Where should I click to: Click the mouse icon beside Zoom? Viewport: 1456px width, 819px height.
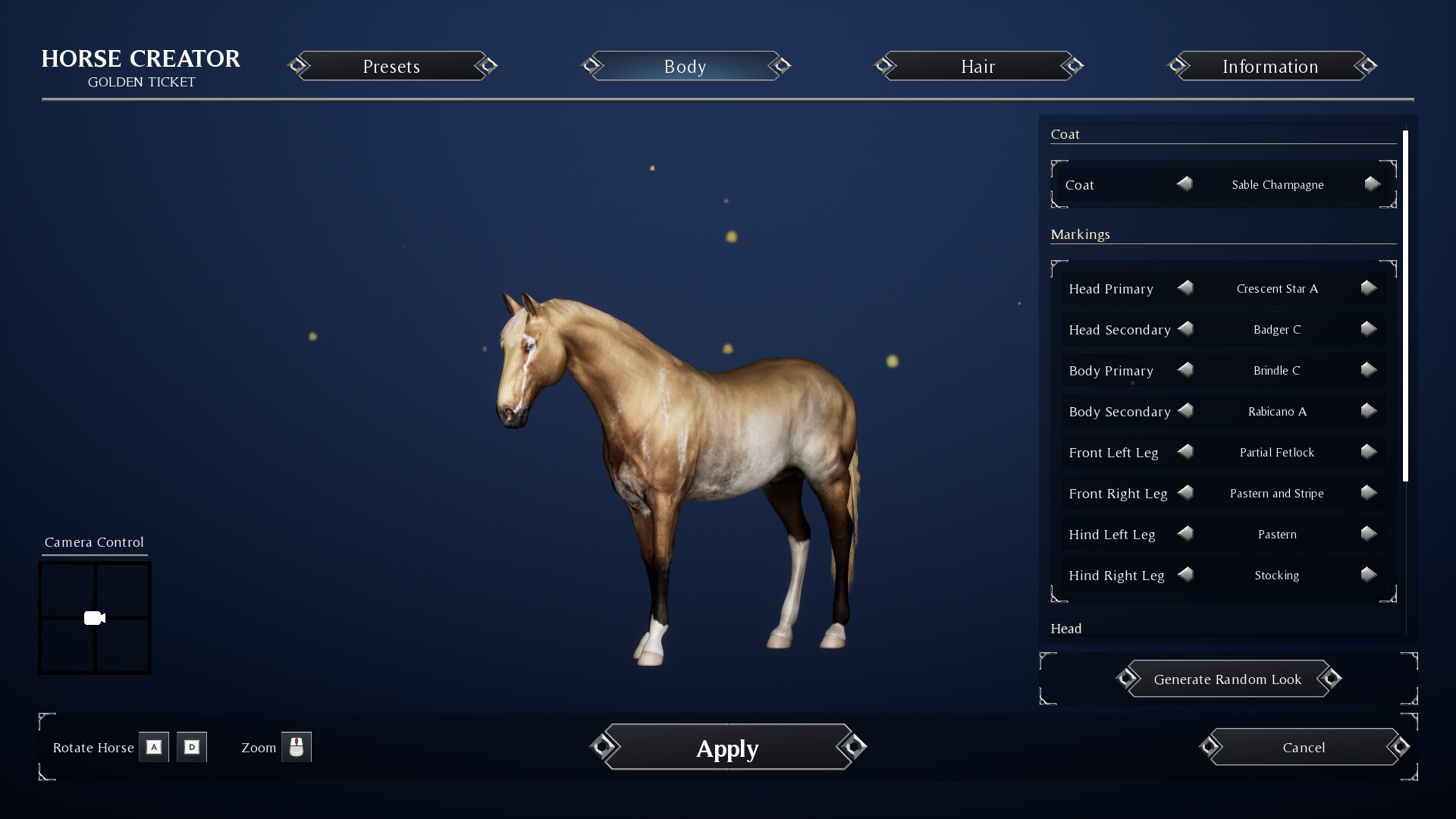pyautogui.click(x=297, y=747)
